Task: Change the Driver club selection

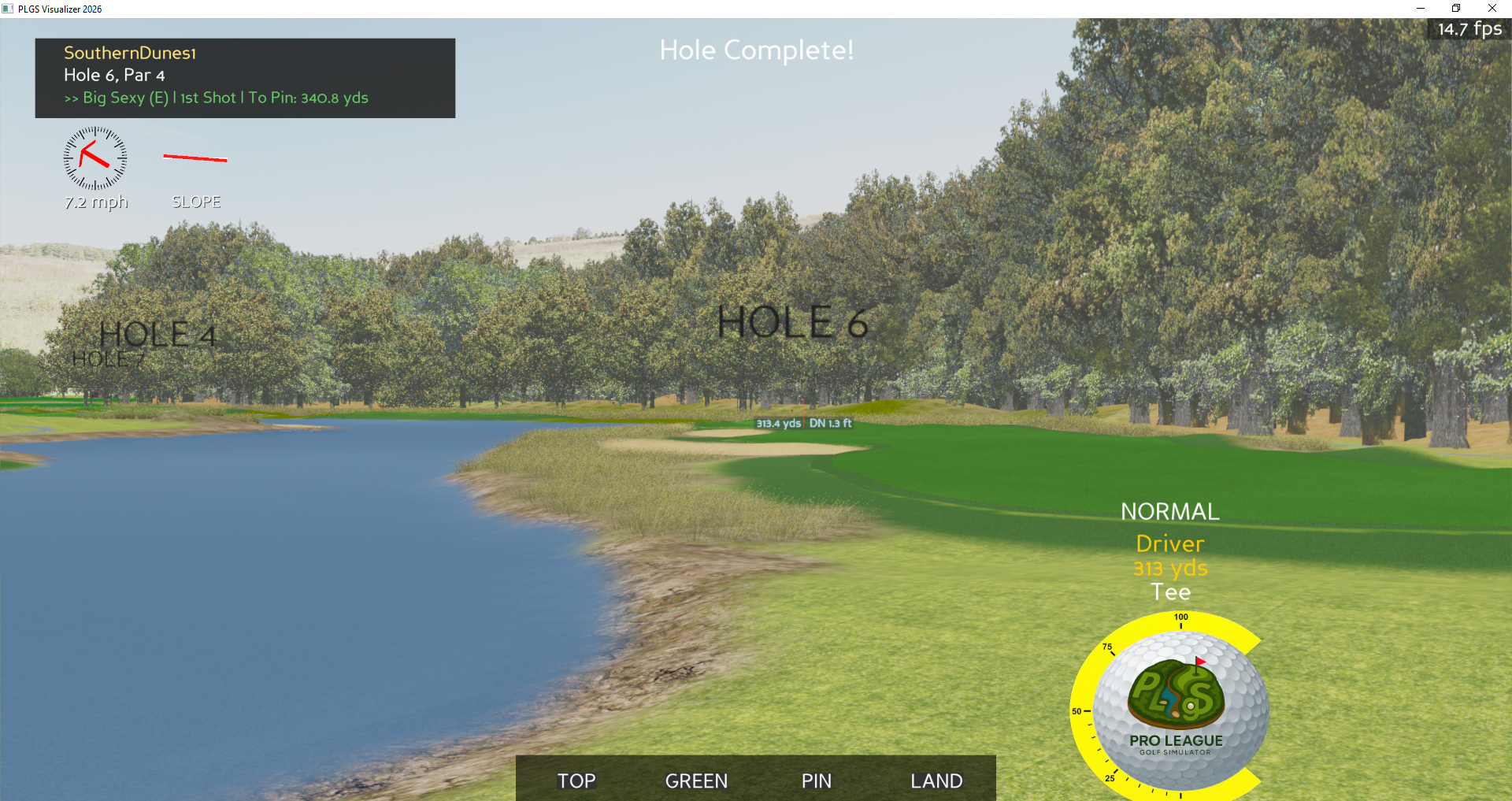Action: (1169, 543)
